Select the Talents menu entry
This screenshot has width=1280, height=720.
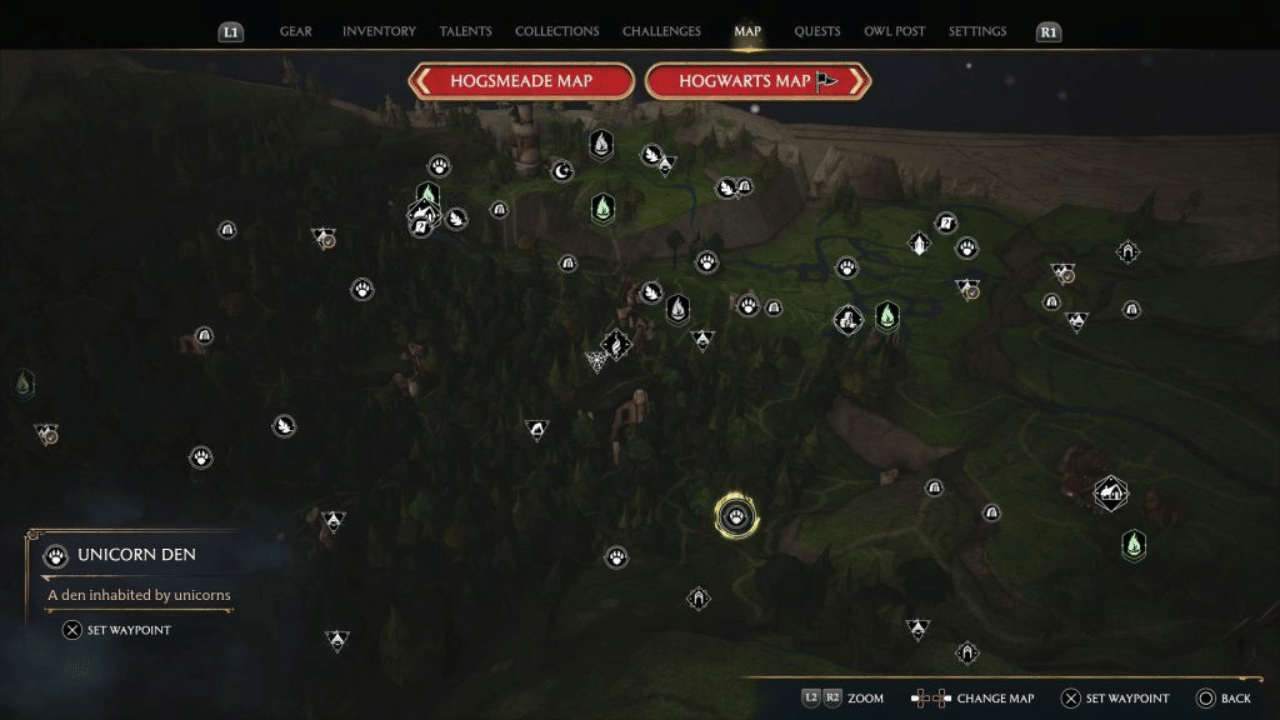point(465,31)
